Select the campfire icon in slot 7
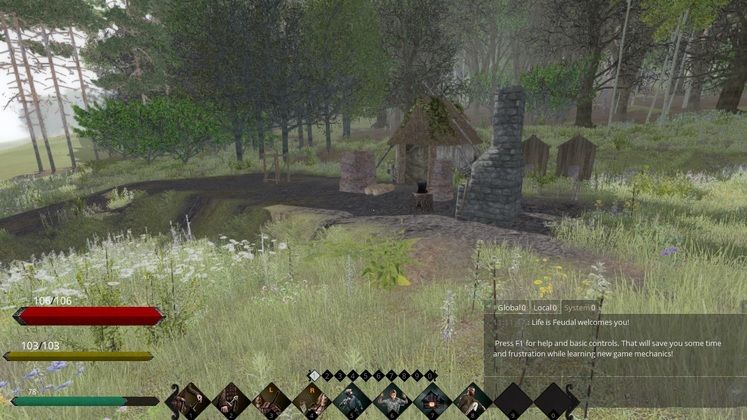 click(x=432, y=401)
